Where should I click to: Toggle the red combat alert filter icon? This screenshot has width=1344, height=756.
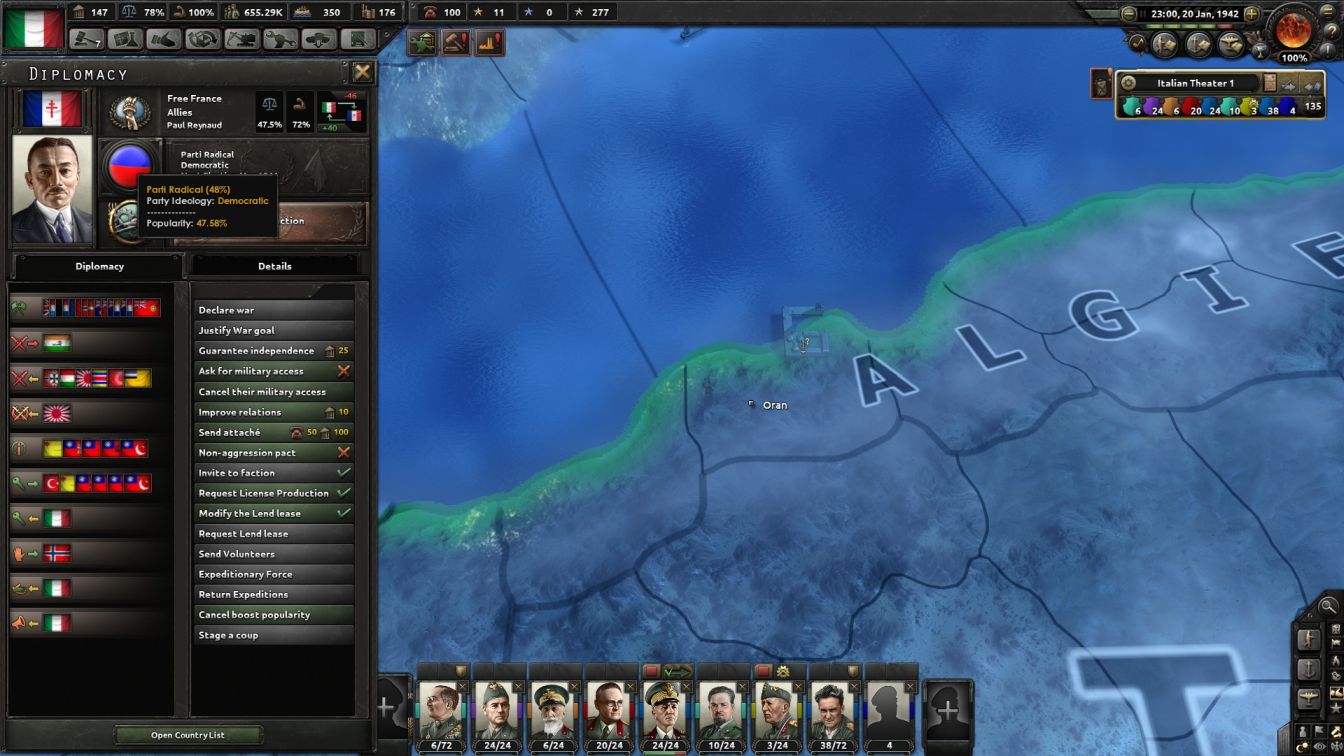coord(455,41)
